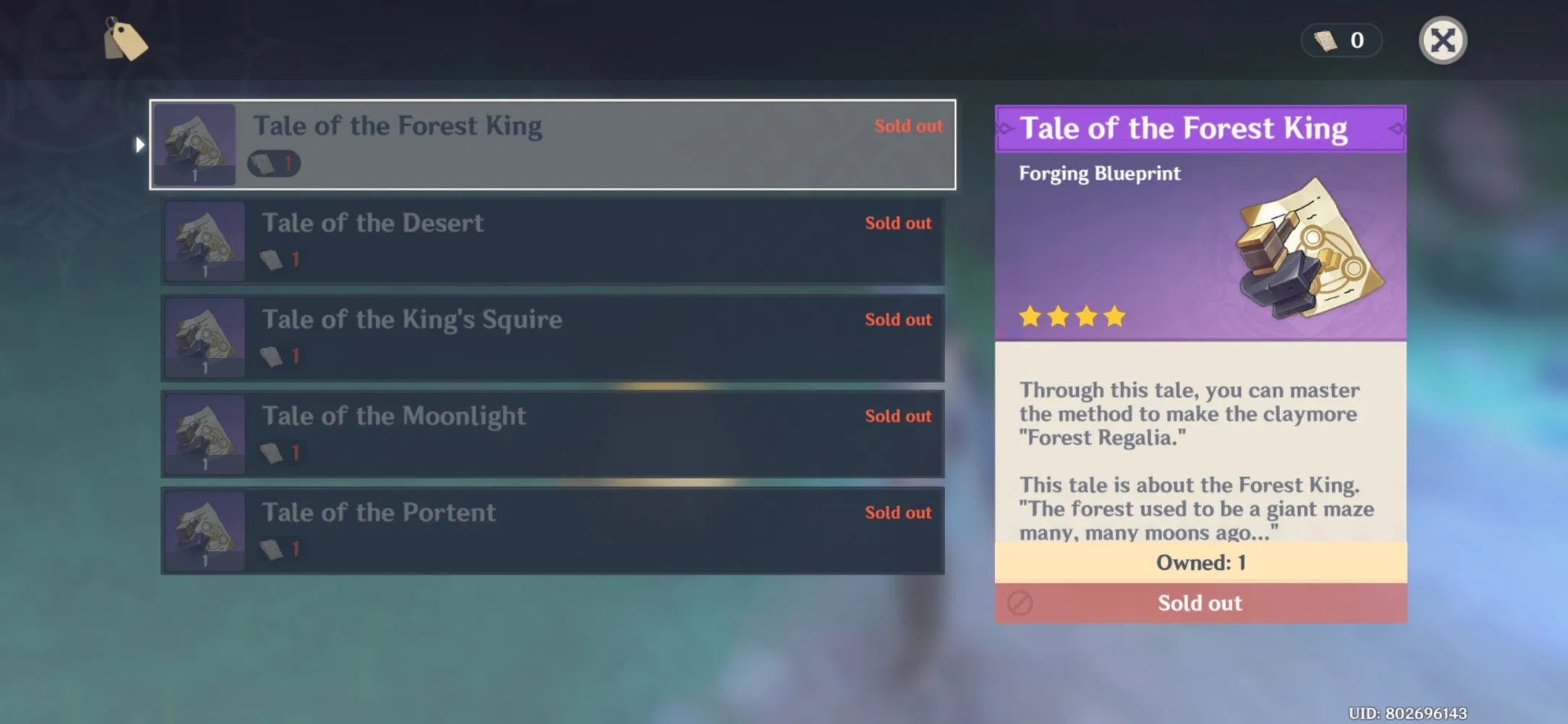1568x724 pixels.
Task: Select the Tale of the King's Squire entry
Action: (x=552, y=337)
